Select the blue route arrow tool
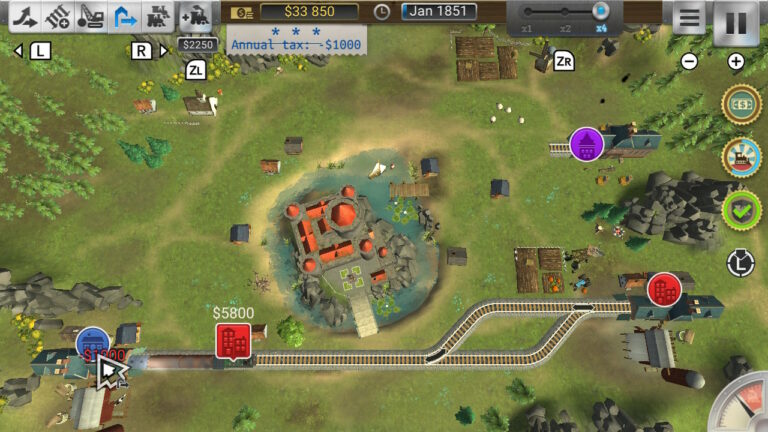Viewport: 768px width, 432px height. [x=124, y=17]
